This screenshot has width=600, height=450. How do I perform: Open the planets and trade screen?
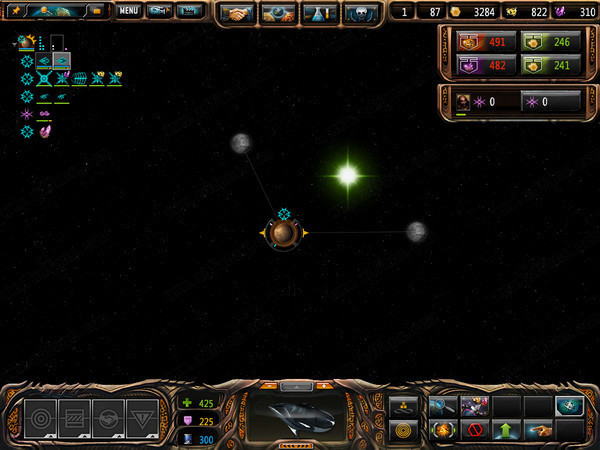(x=278, y=13)
